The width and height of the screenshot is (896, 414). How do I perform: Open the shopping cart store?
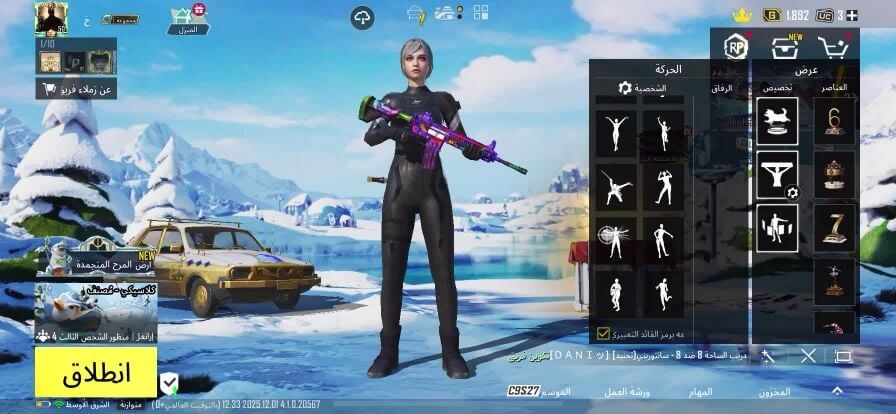[832, 46]
